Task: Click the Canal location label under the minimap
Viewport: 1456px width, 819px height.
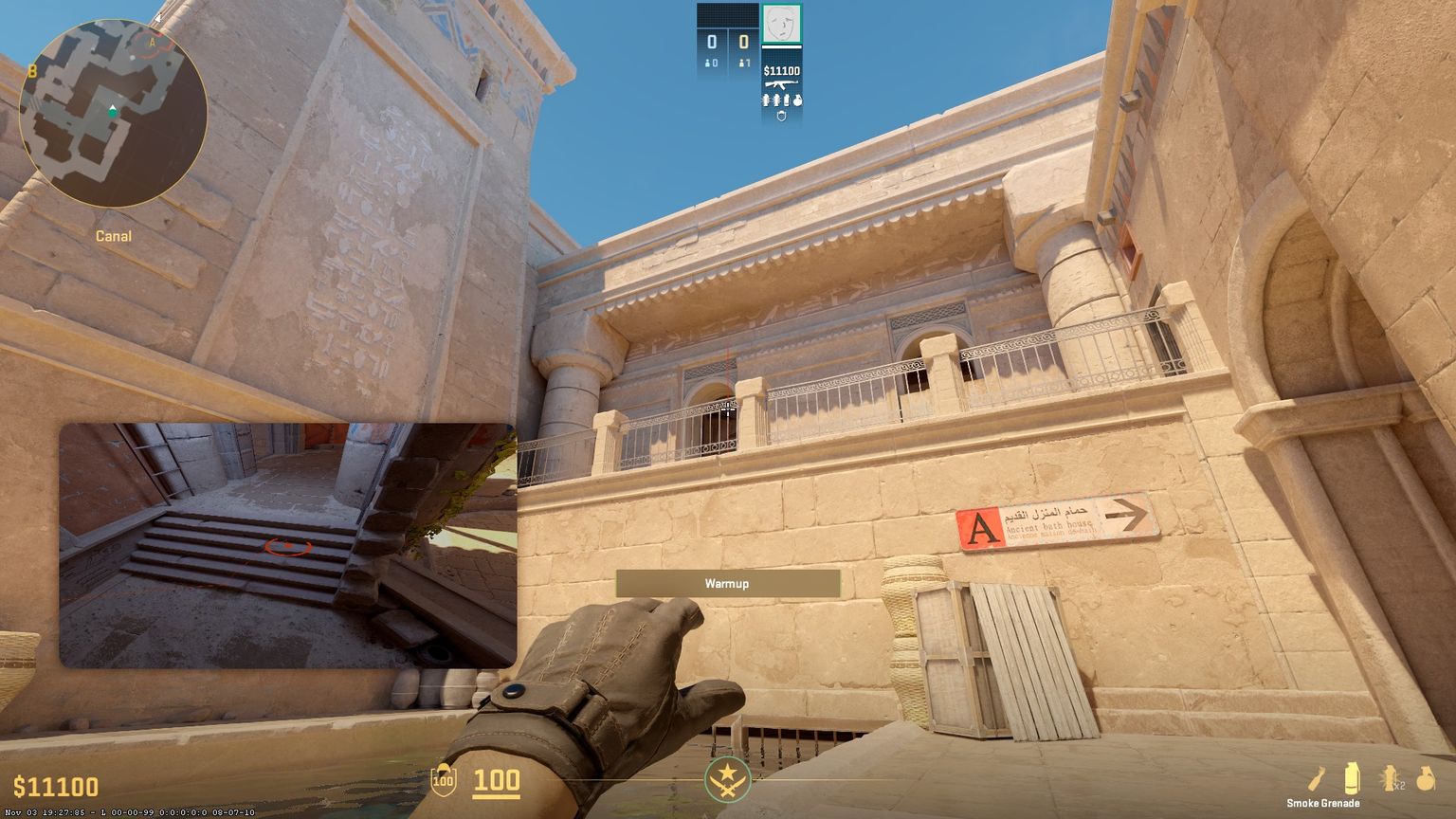Action: coord(113,236)
